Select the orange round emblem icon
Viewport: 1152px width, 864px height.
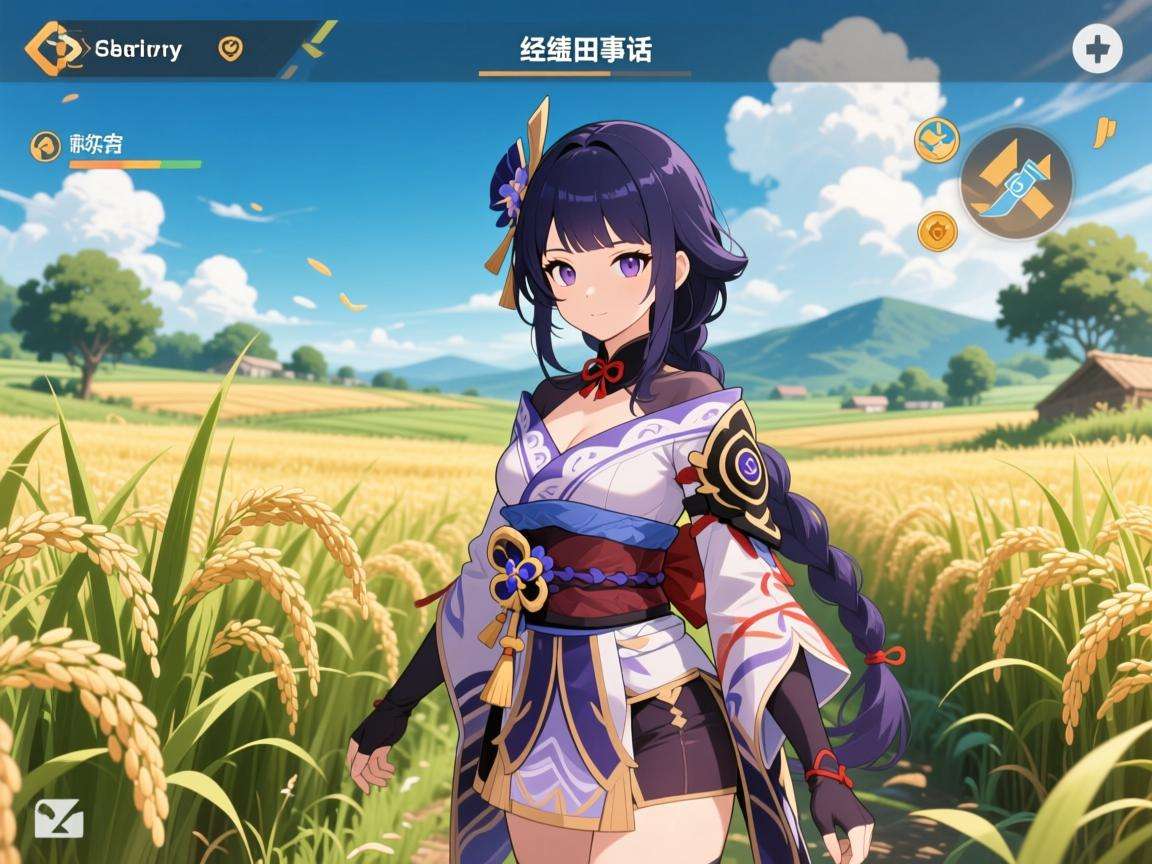point(937,232)
